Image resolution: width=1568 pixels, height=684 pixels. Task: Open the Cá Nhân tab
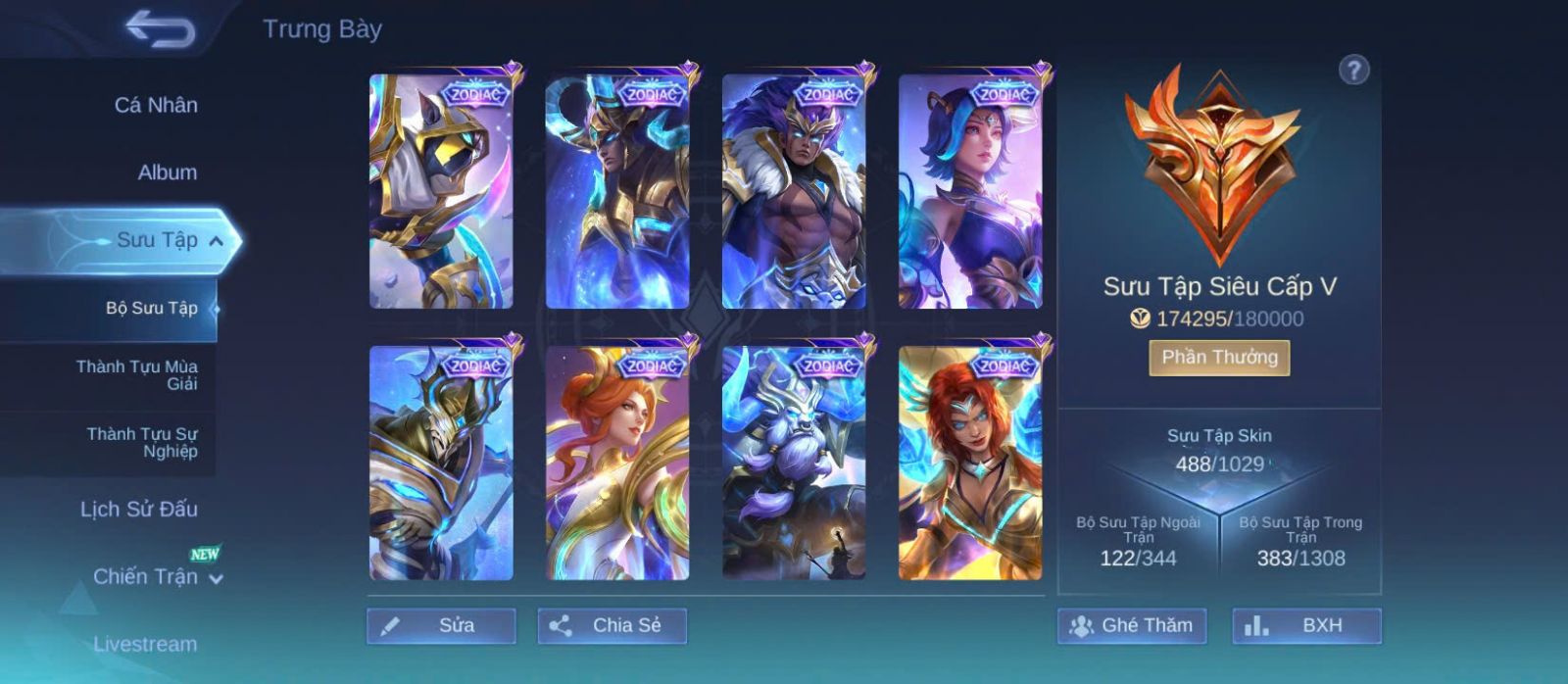156,105
